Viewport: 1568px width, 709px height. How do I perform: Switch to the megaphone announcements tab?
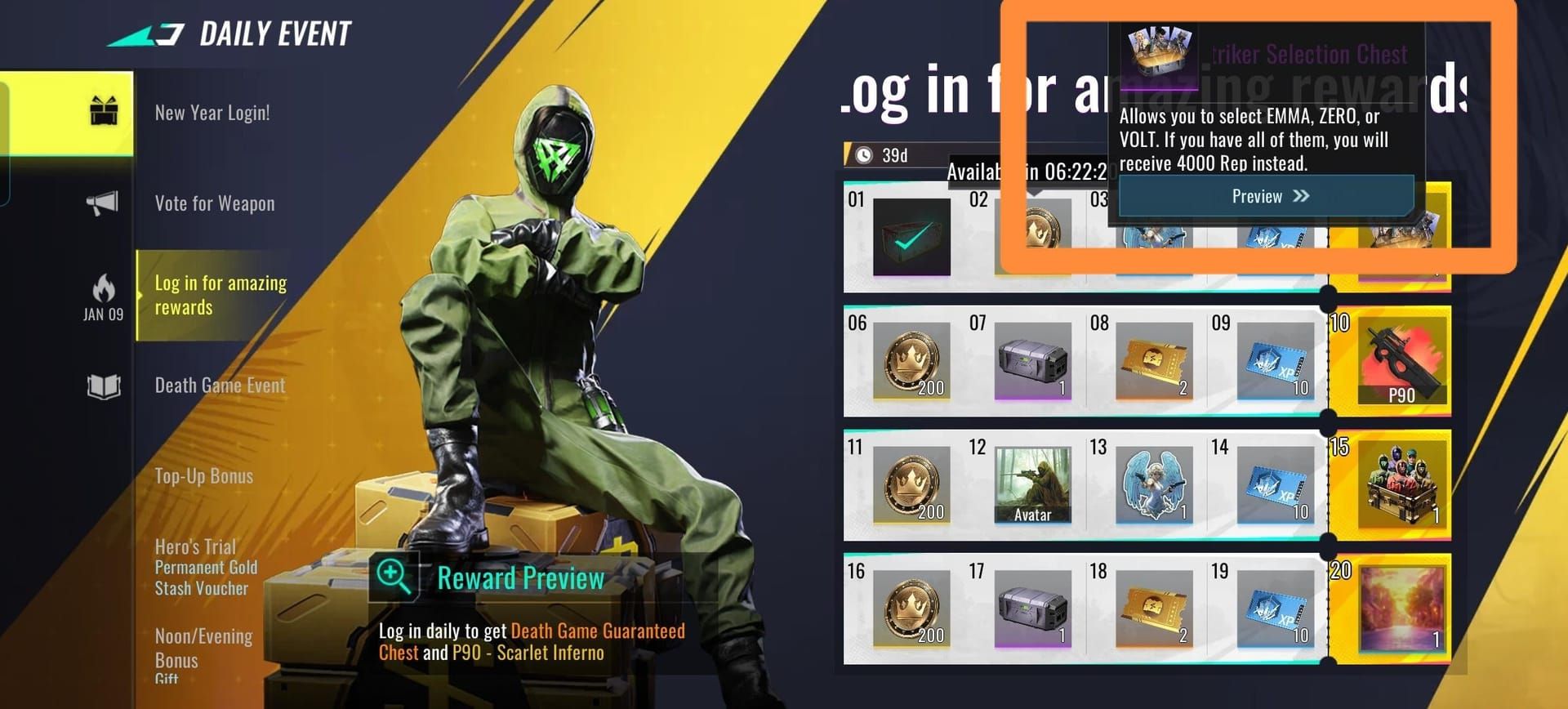pyautogui.click(x=103, y=203)
